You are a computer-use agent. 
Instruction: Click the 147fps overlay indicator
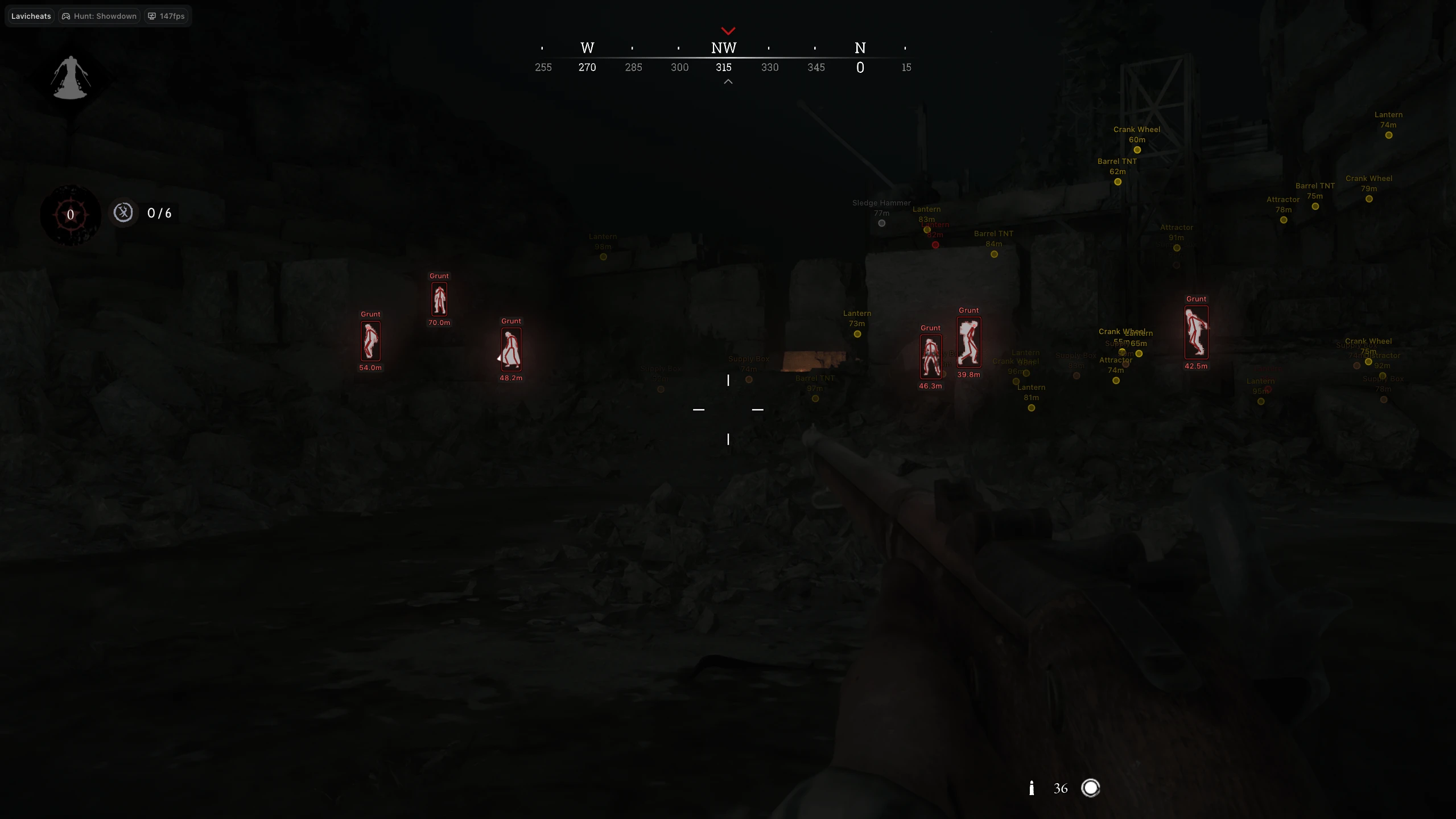[x=166, y=16]
